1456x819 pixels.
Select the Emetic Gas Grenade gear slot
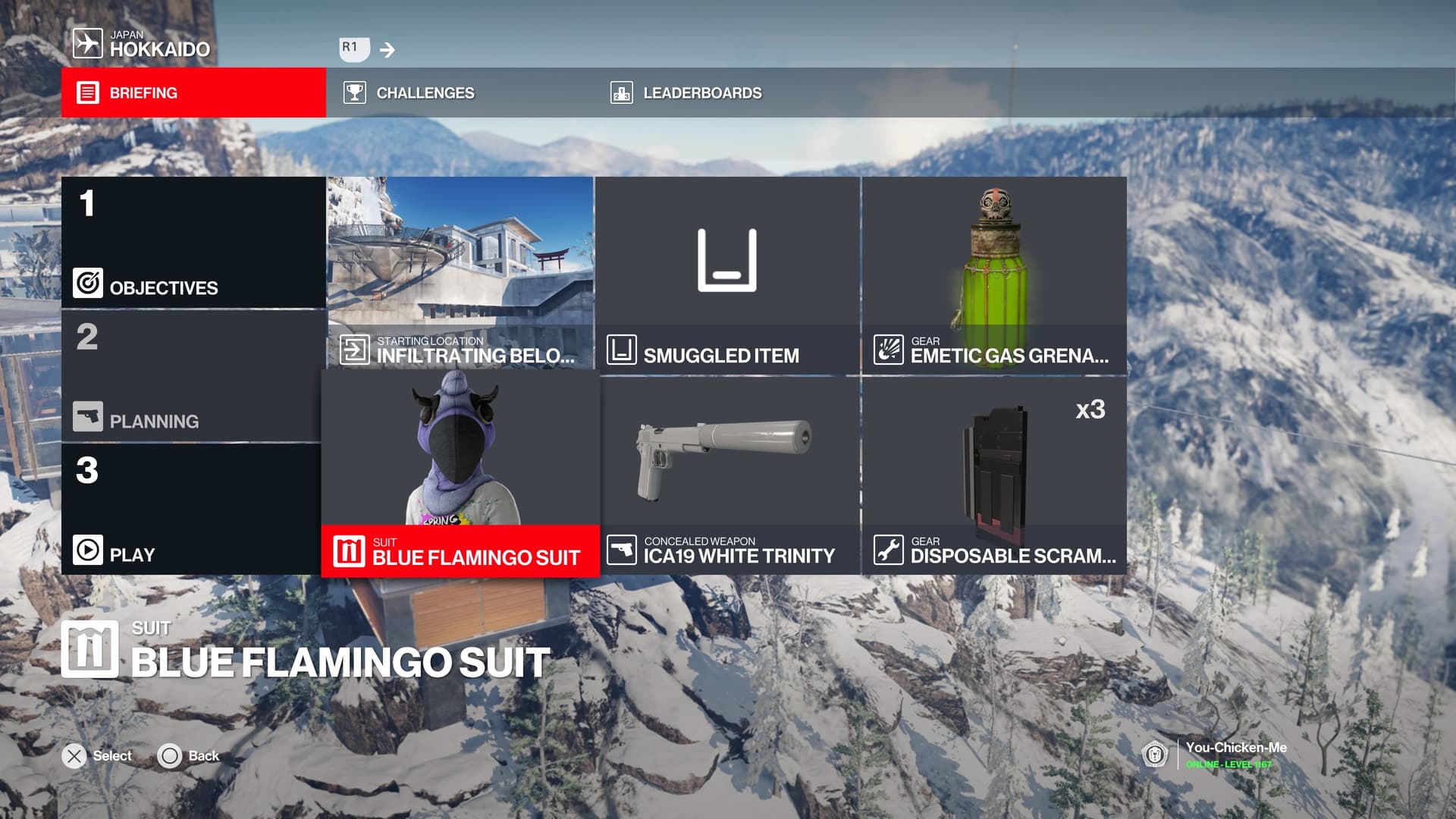[994, 275]
